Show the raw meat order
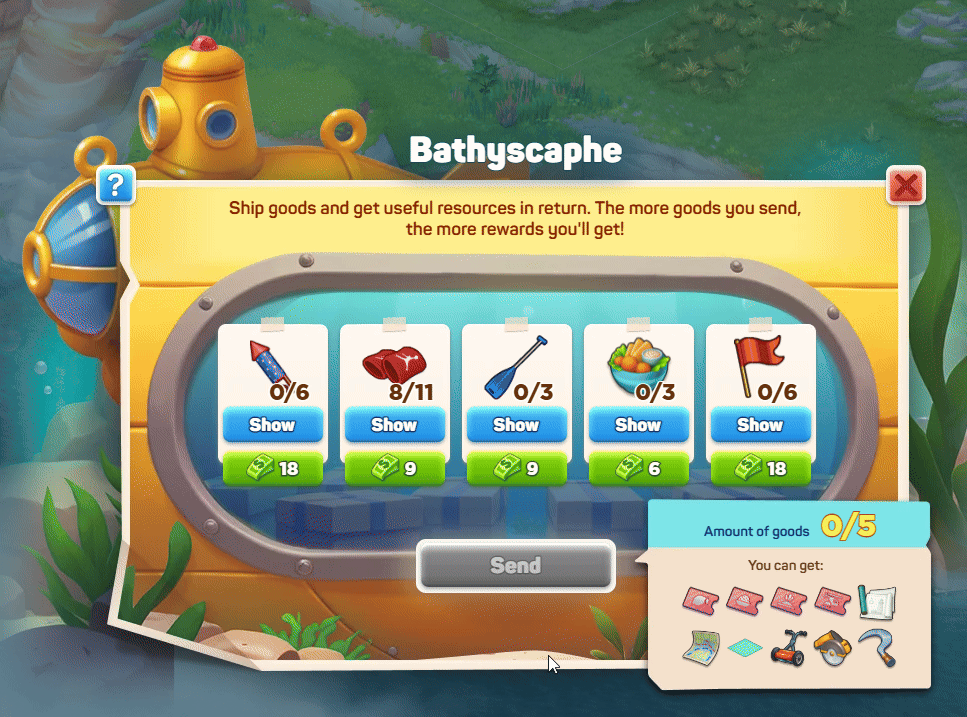The image size is (967, 717). click(x=394, y=425)
